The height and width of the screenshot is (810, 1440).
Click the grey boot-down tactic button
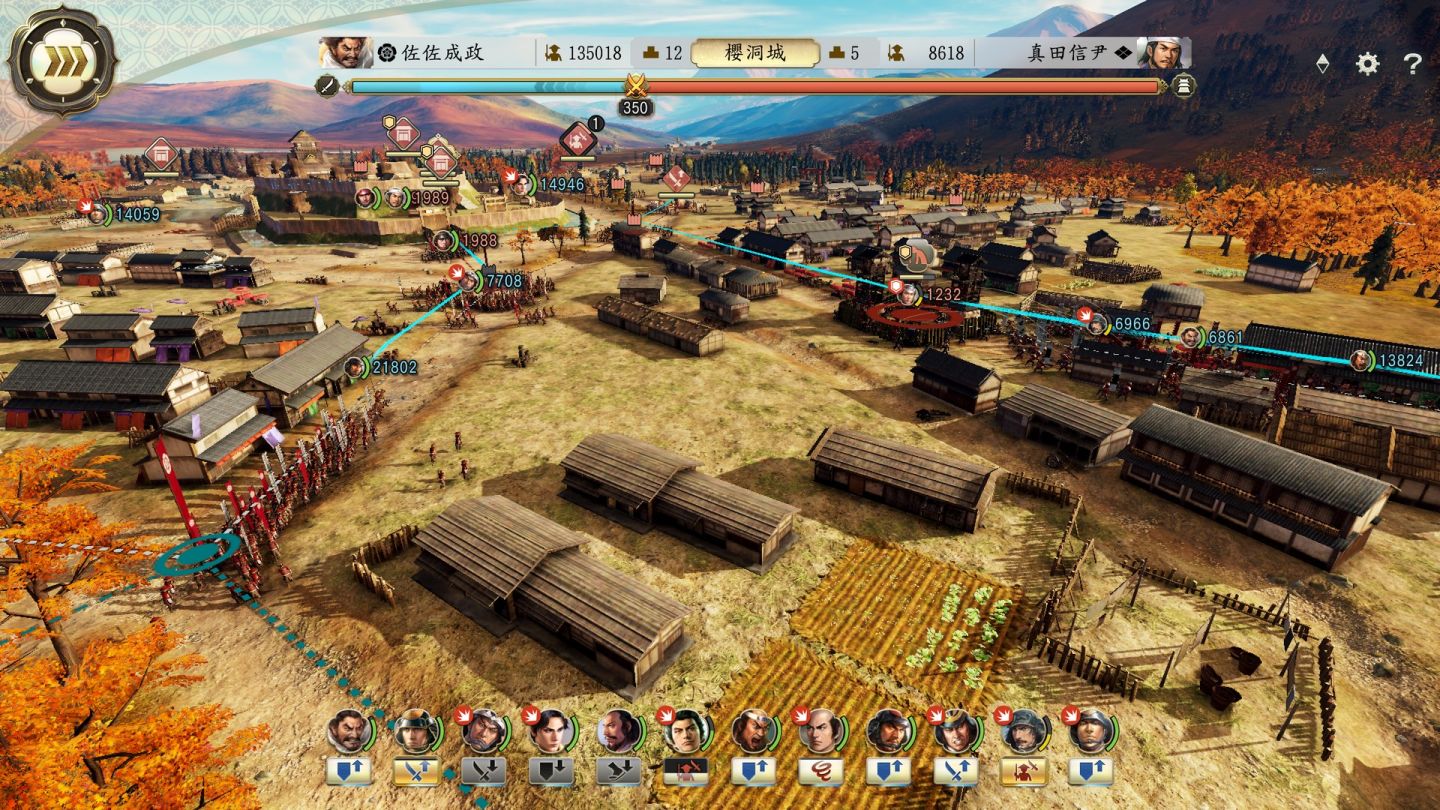pos(618,771)
